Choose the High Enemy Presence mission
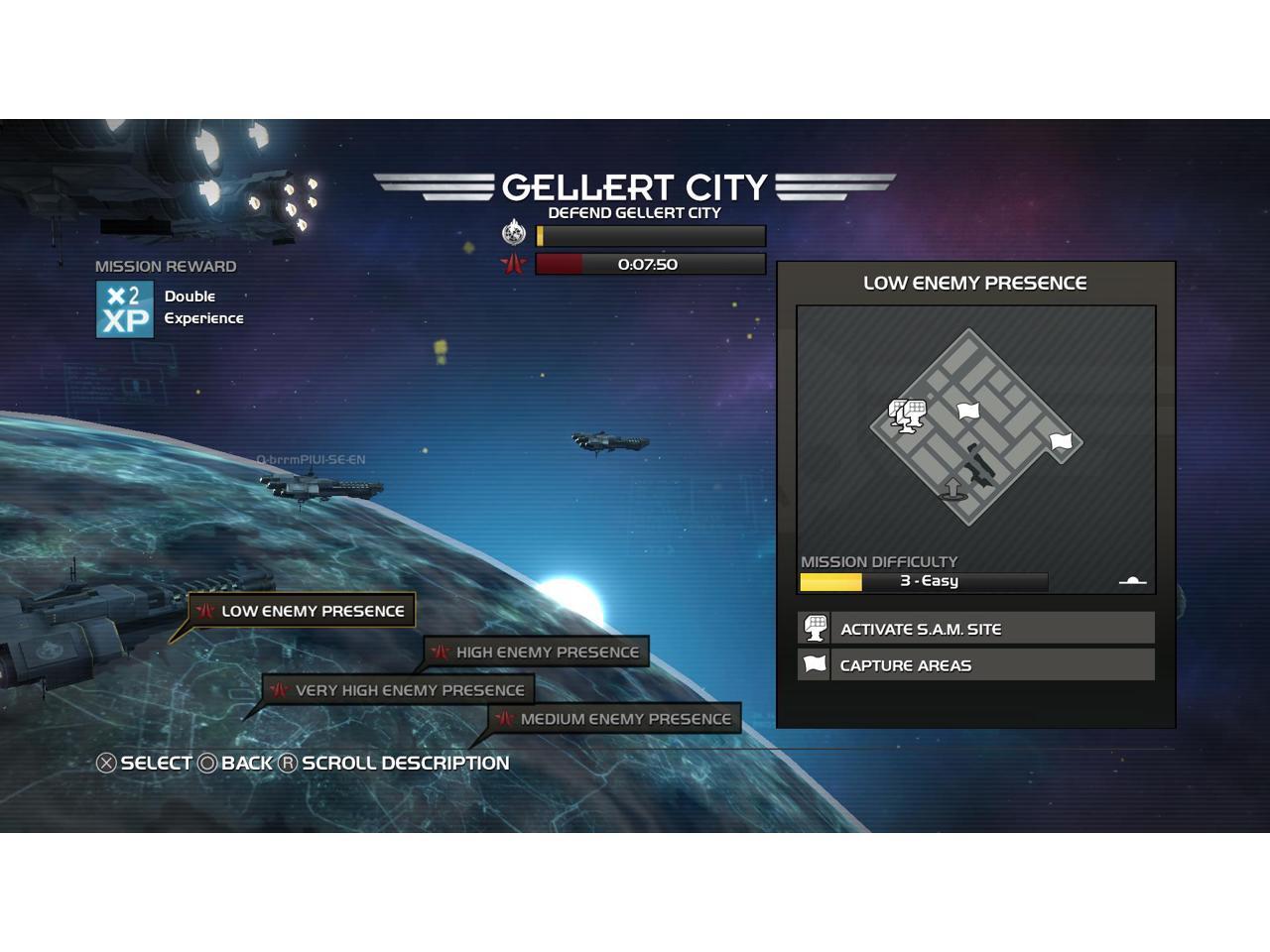 (x=537, y=653)
